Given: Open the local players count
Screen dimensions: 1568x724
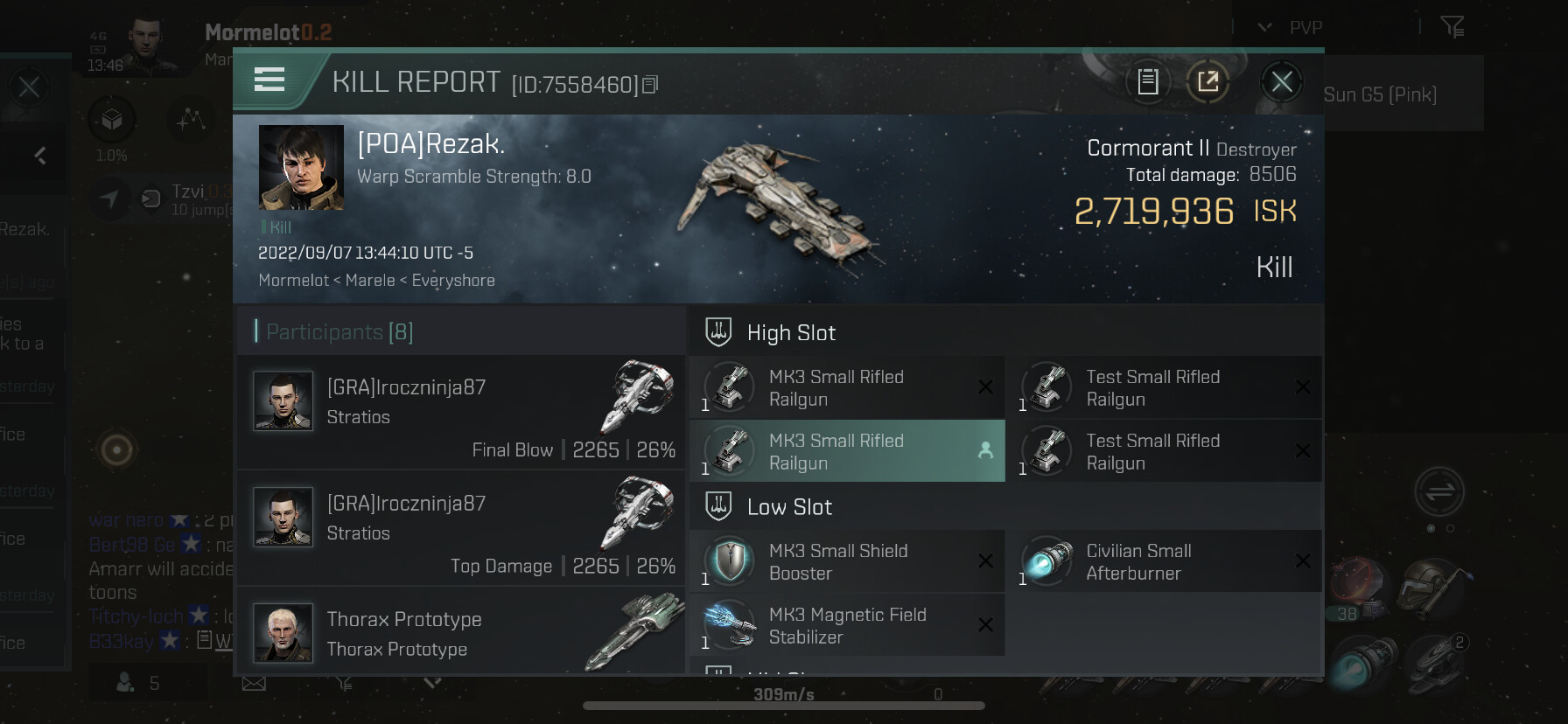Looking at the screenshot, I should [x=138, y=683].
